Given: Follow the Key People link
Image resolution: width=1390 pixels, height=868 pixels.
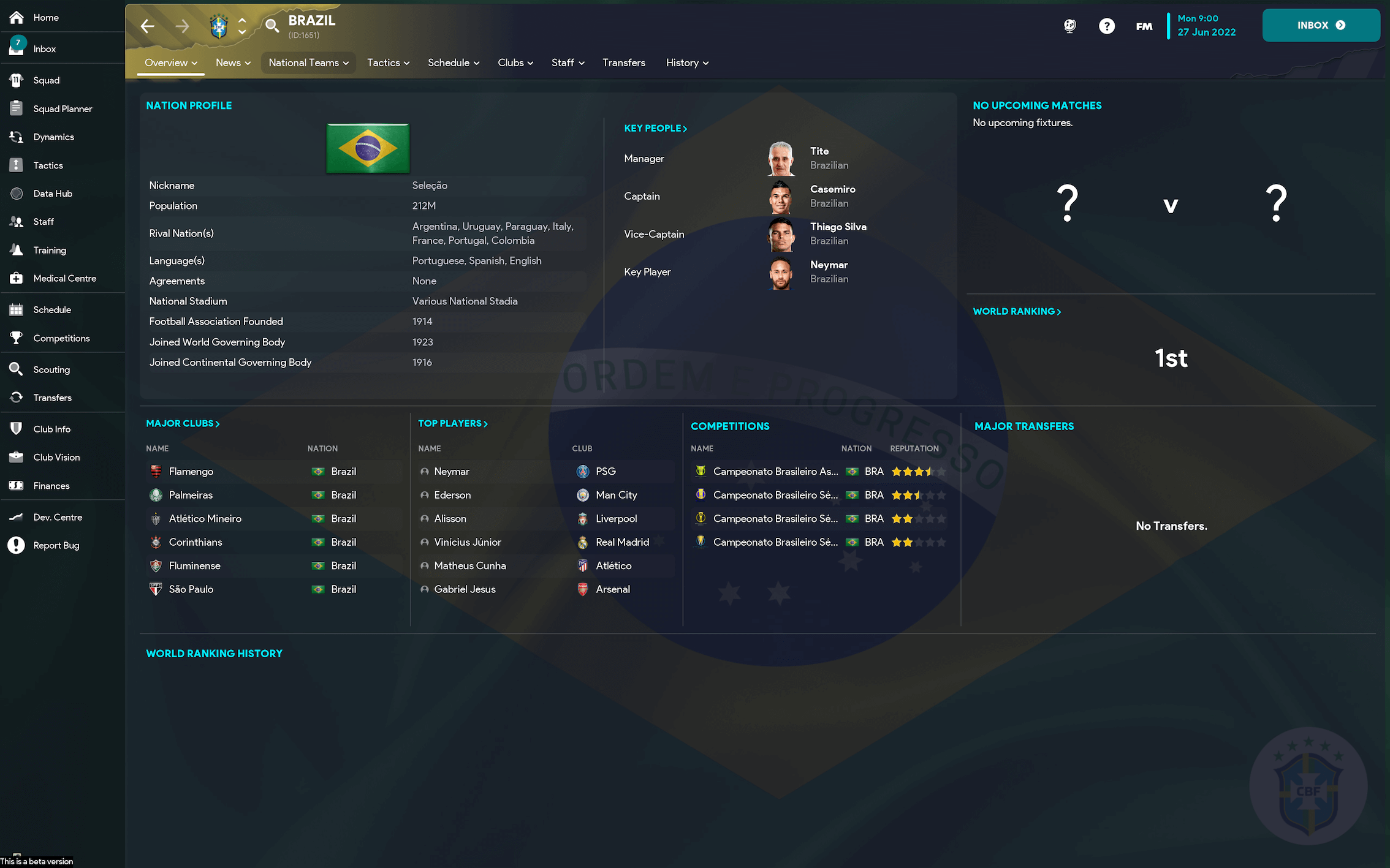Looking at the screenshot, I should pyautogui.click(x=655, y=128).
